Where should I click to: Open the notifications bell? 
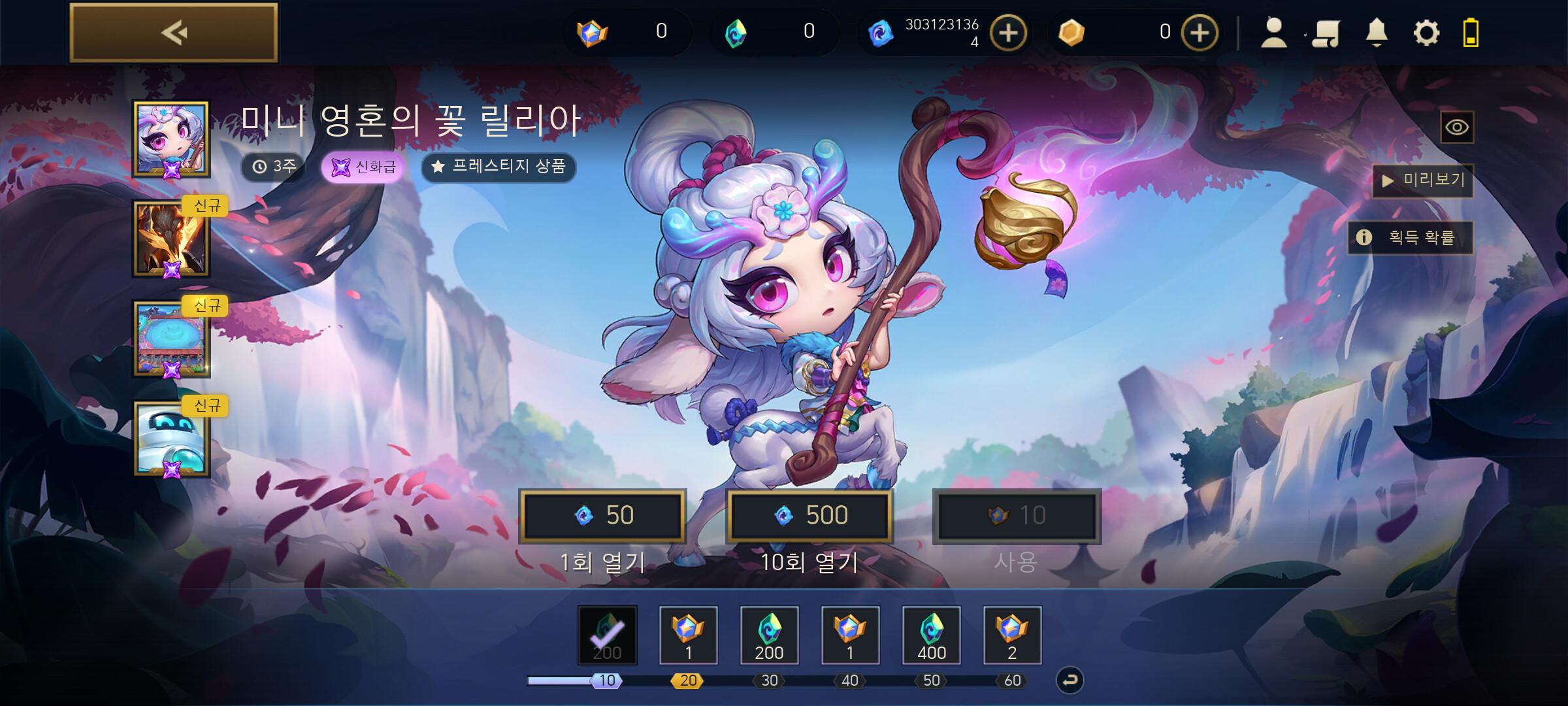coord(1377,33)
